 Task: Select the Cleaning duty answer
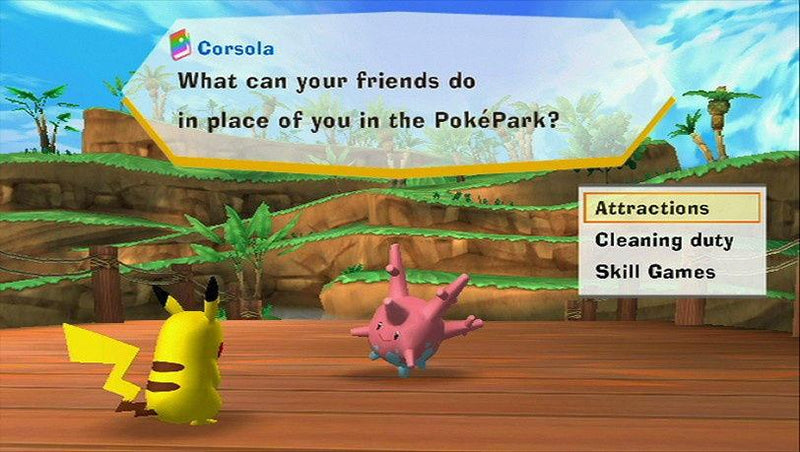[664, 240]
